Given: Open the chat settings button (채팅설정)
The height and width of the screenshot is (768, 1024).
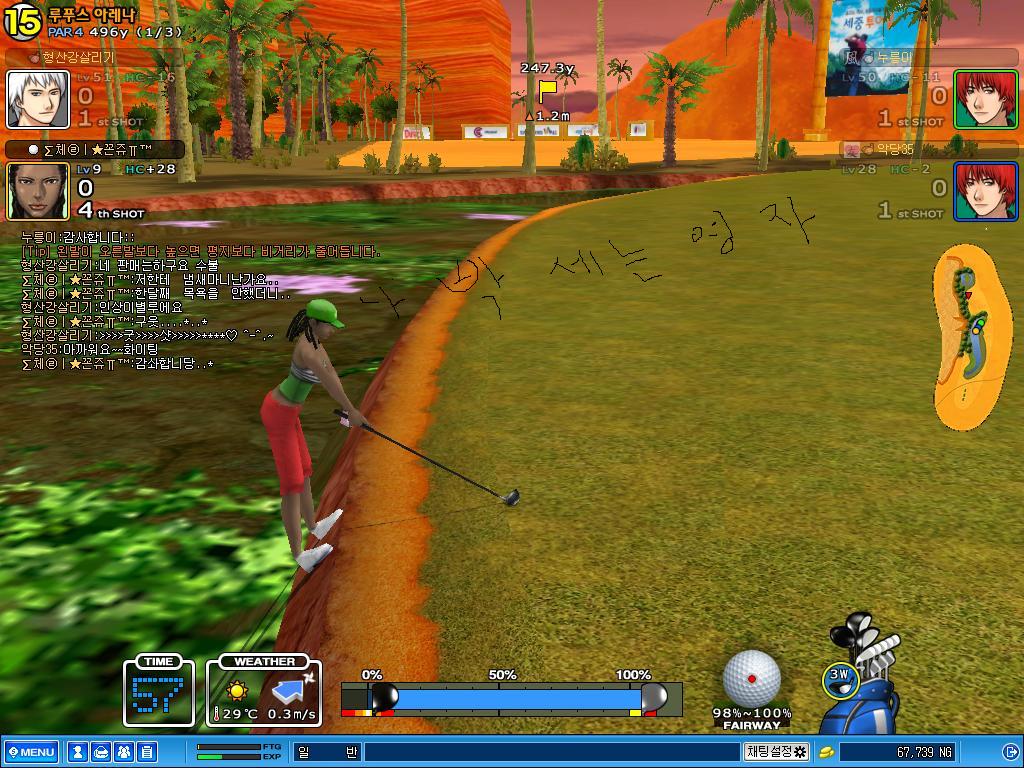Looking at the screenshot, I should (776, 752).
